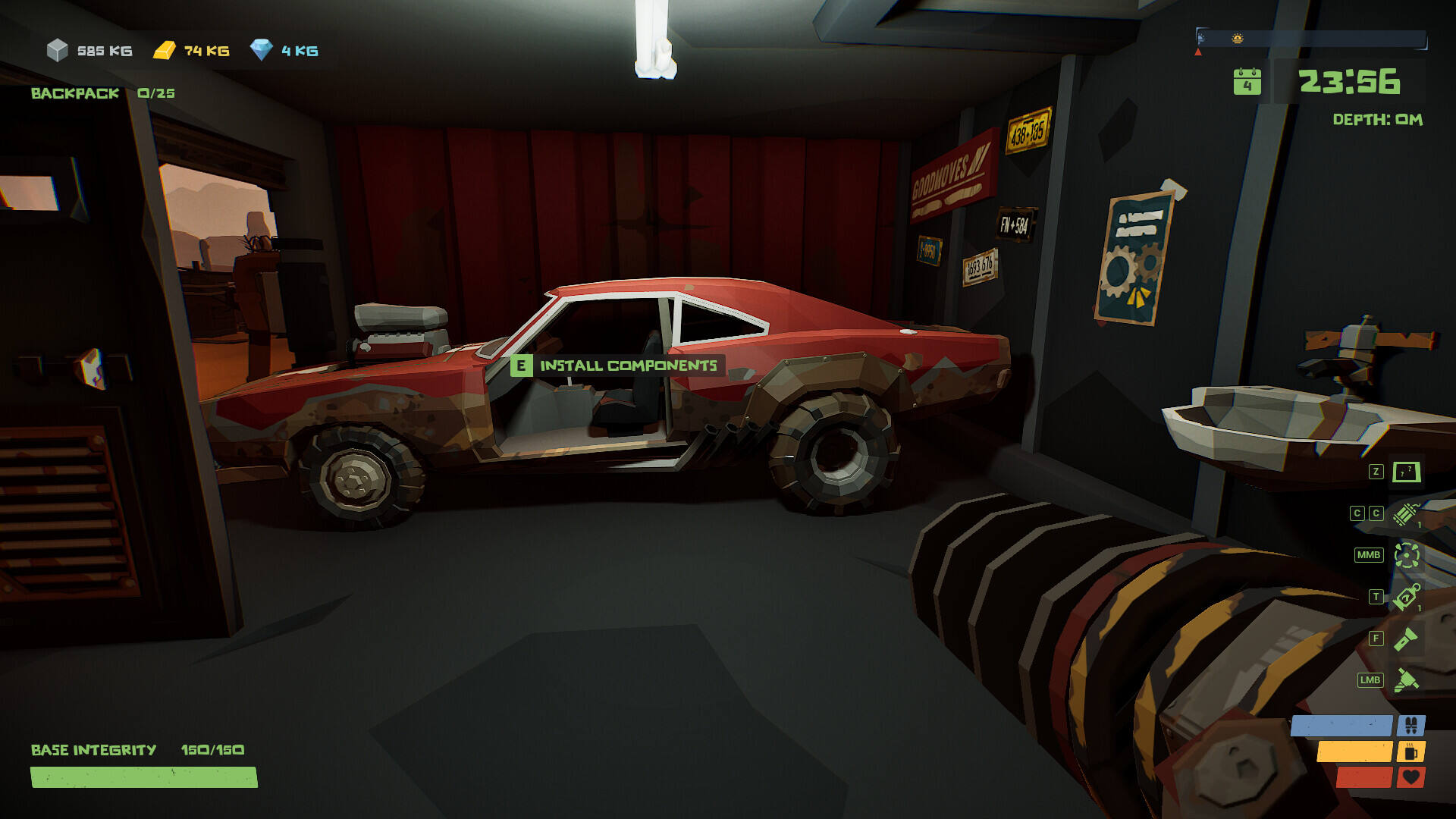Click the grey stone cube resource icon
Image resolution: width=1456 pixels, height=819 pixels.
[58, 51]
